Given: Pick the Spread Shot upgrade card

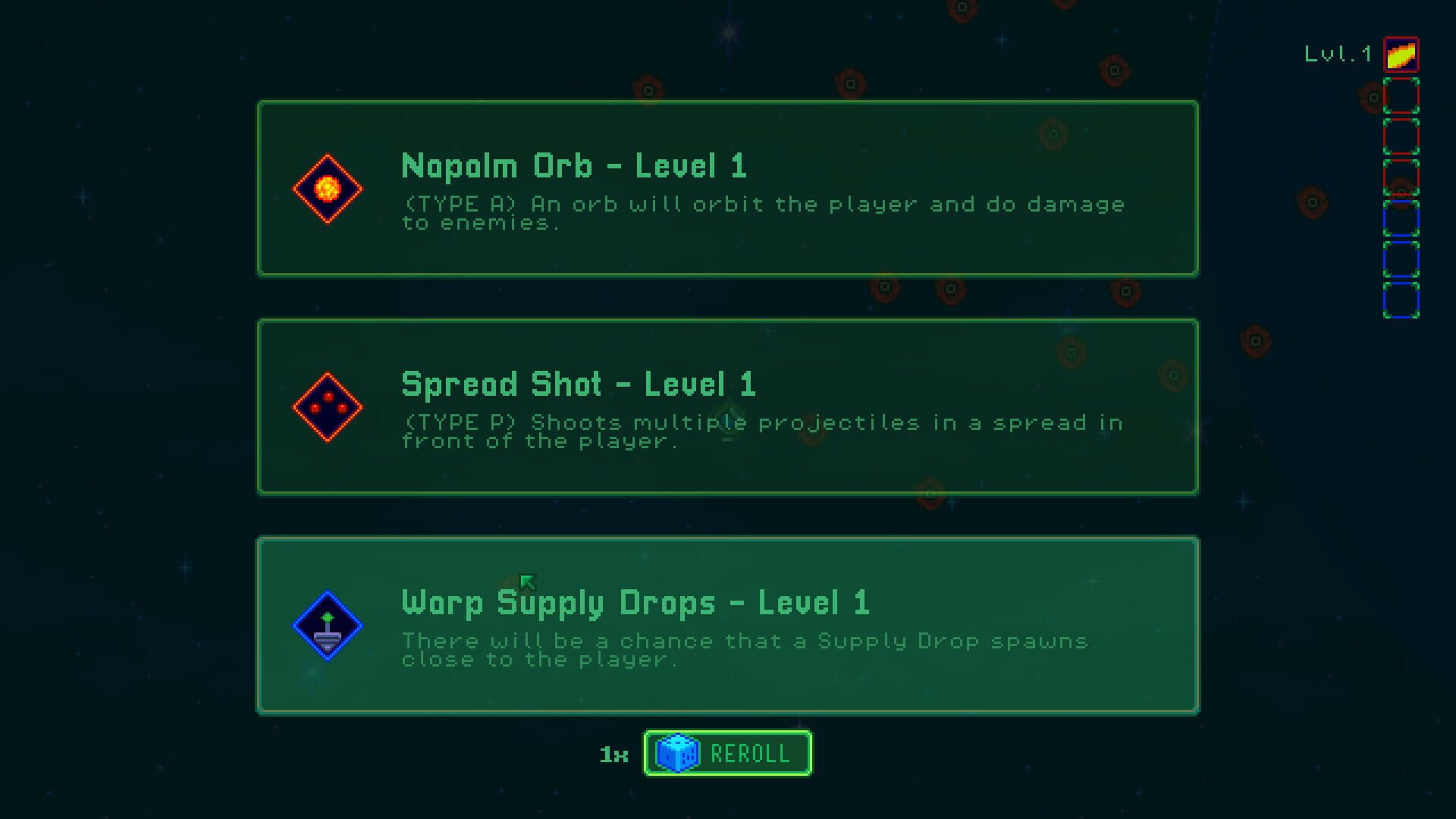Looking at the screenshot, I should 728,406.
